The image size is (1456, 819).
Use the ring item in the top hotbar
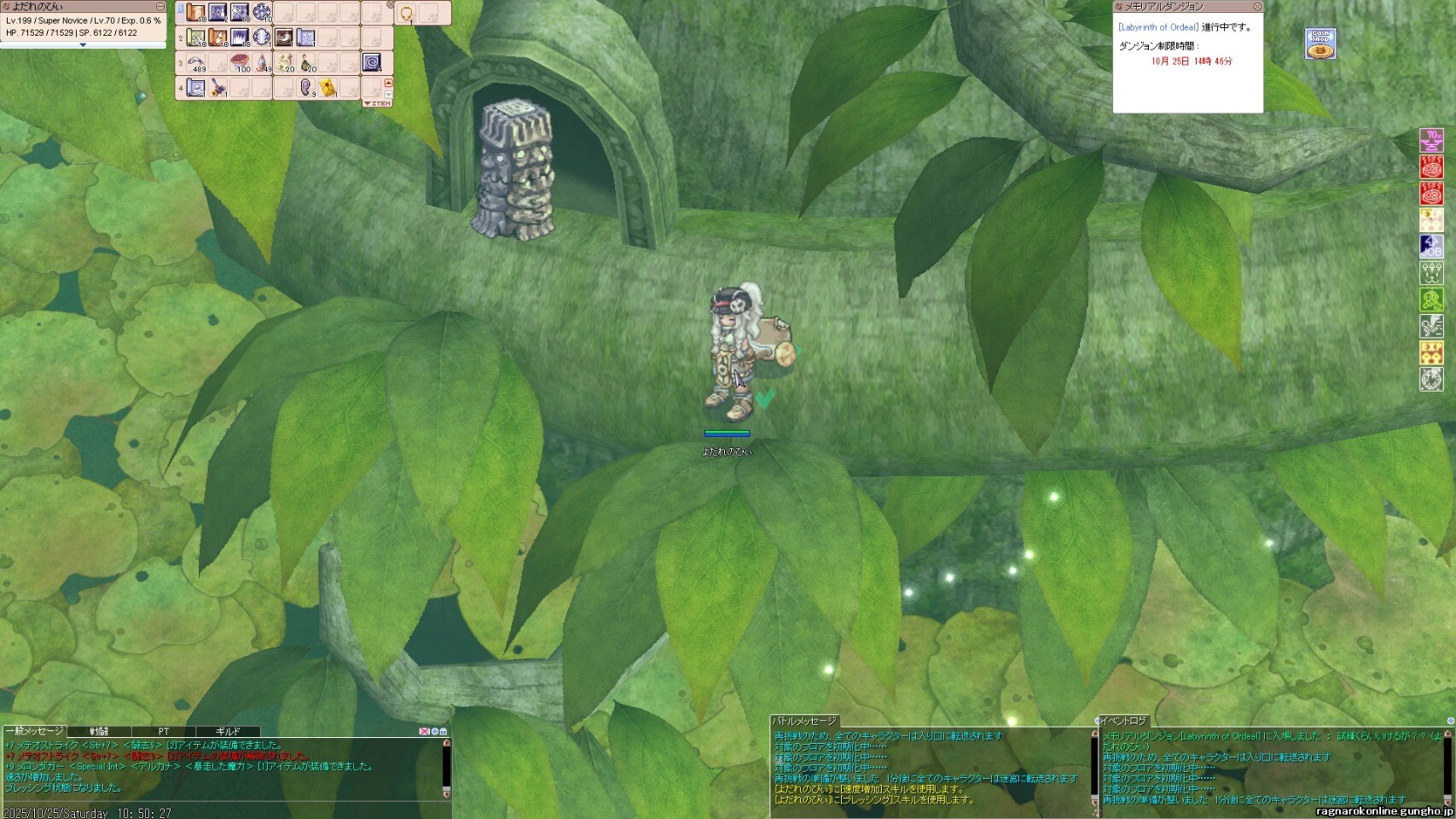407,14
